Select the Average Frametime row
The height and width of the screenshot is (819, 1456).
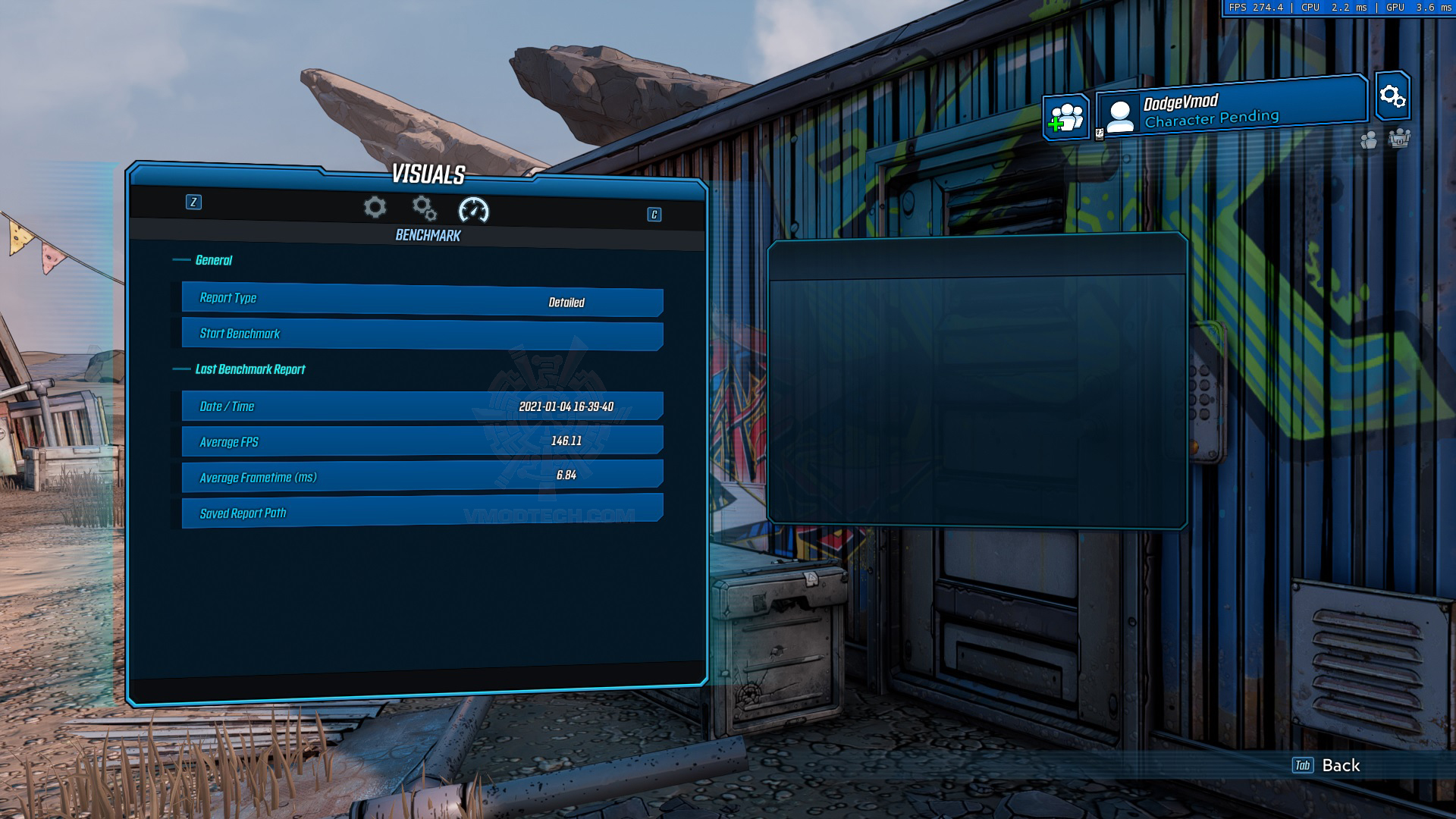(422, 476)
